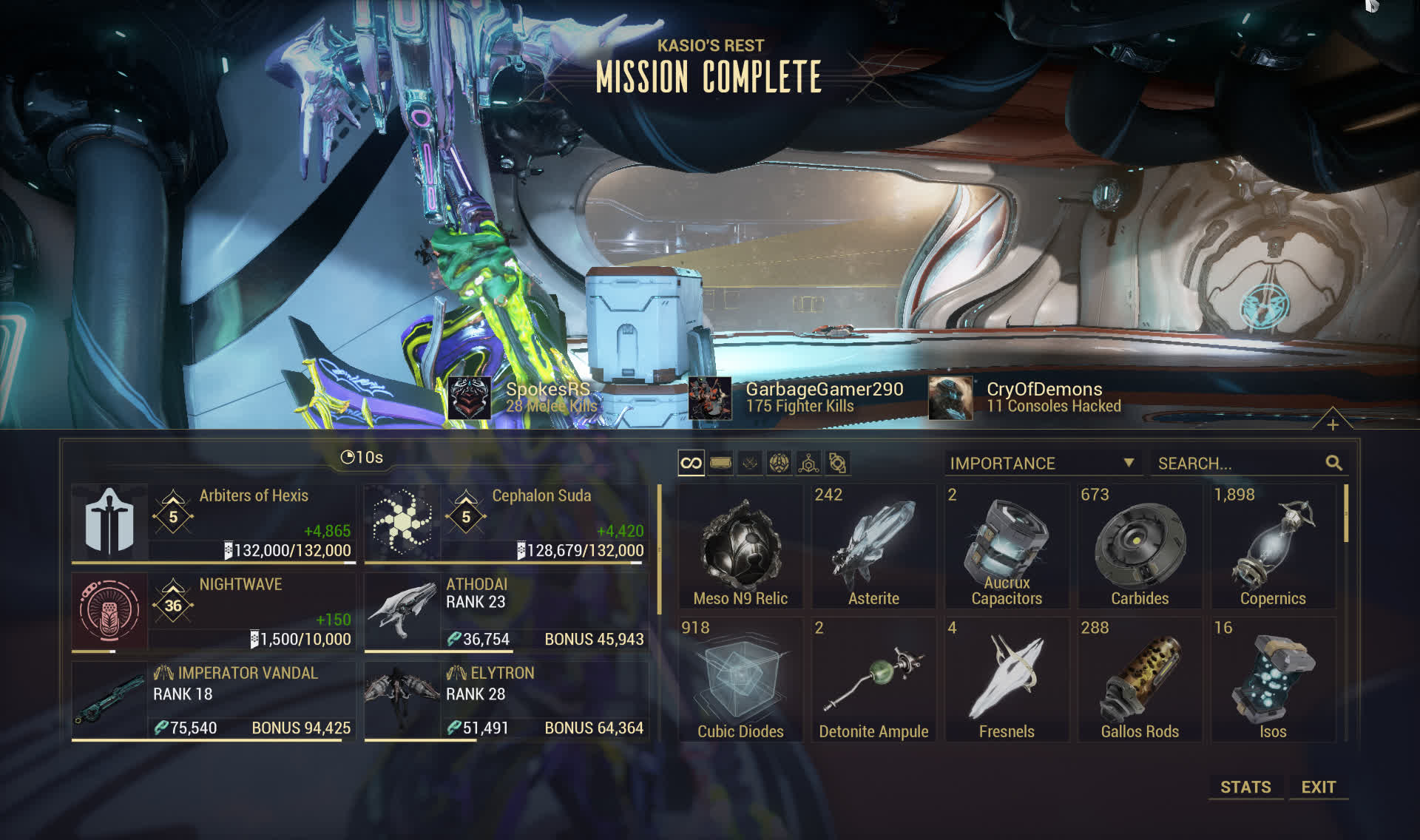The height and width of the screenshot is (840, 1420).
Task: Open the Nightwave progress row
Action: point(214,612)
